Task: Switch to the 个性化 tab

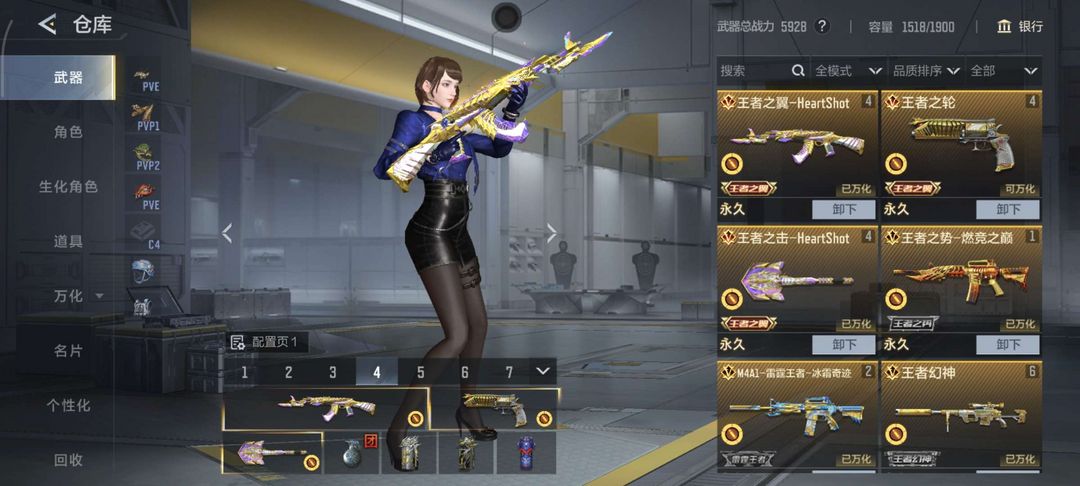Action: (x=68, y=406)
